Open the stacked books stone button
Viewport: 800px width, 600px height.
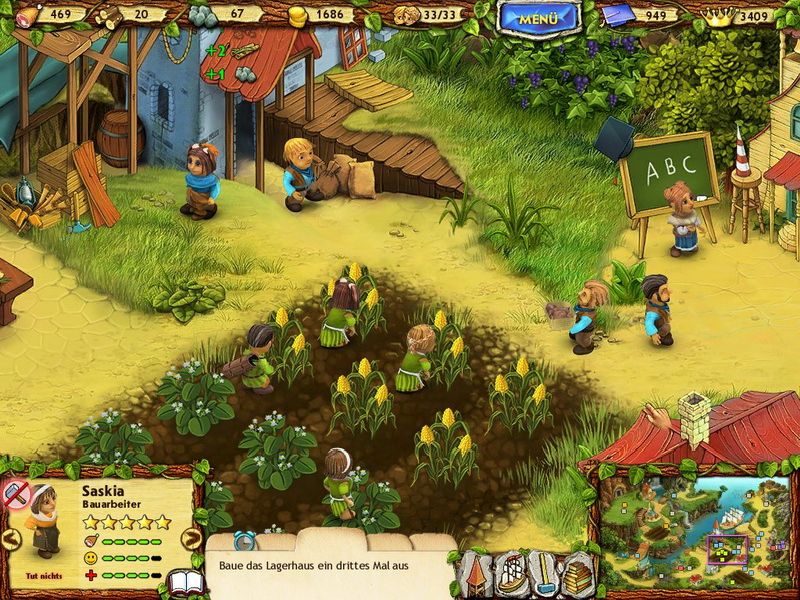pyautogui.click(x=577, y=575)
